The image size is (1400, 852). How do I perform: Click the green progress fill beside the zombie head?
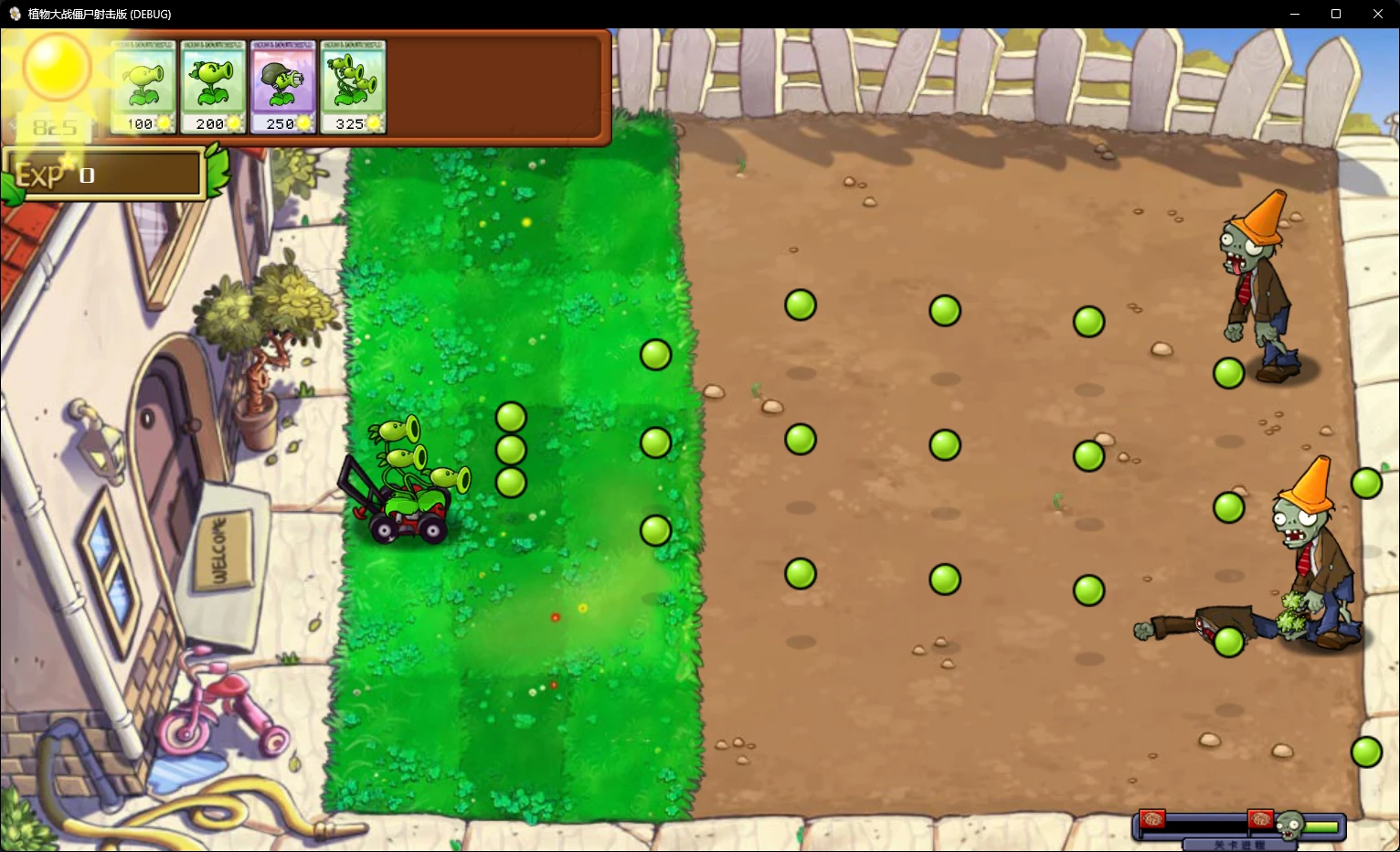[x=1320, y=825]
